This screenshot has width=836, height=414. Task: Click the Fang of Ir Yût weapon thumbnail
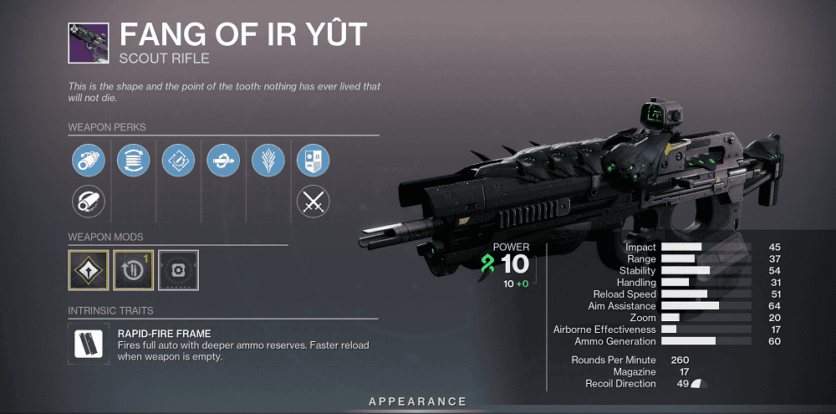(88, 42)
